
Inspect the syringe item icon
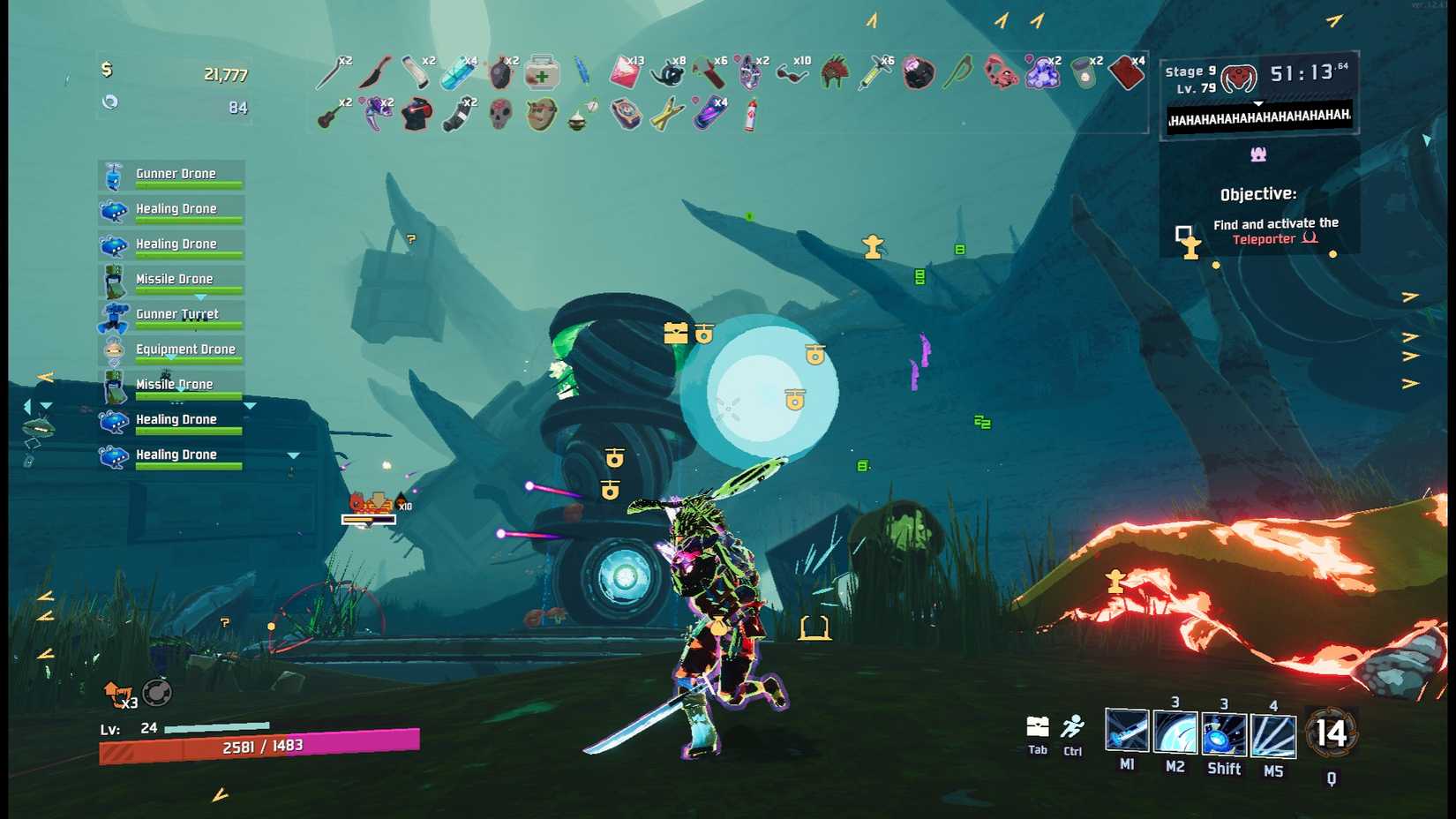(x=875, y=73)
